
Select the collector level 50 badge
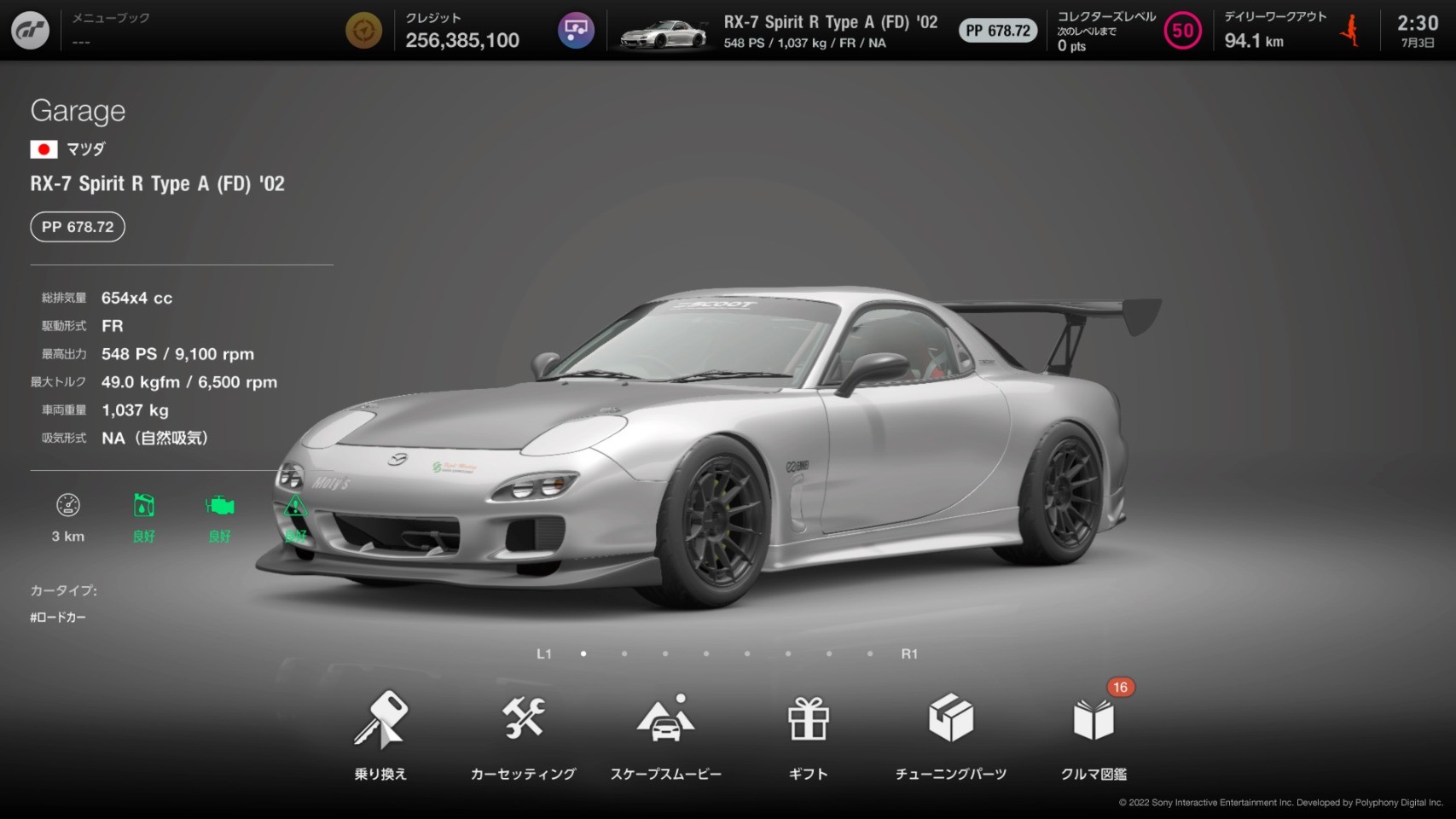(x=1182, y=31)
